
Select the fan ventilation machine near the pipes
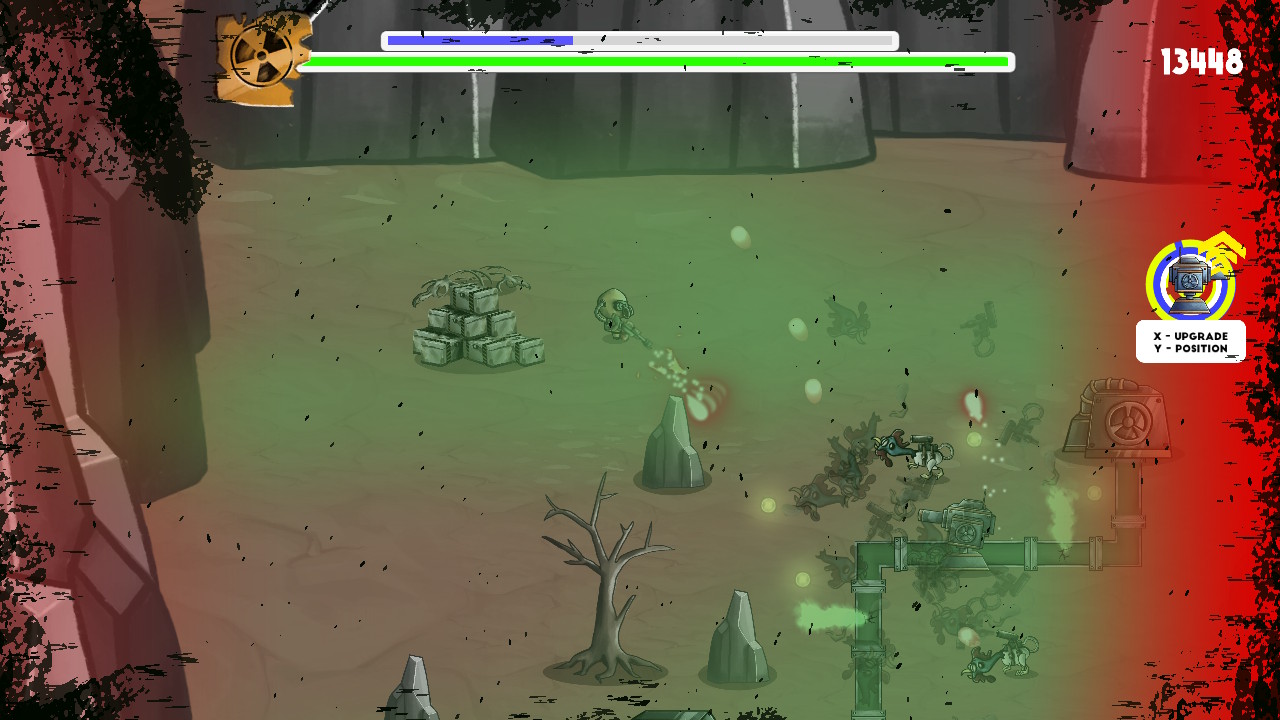[1120, 420]
